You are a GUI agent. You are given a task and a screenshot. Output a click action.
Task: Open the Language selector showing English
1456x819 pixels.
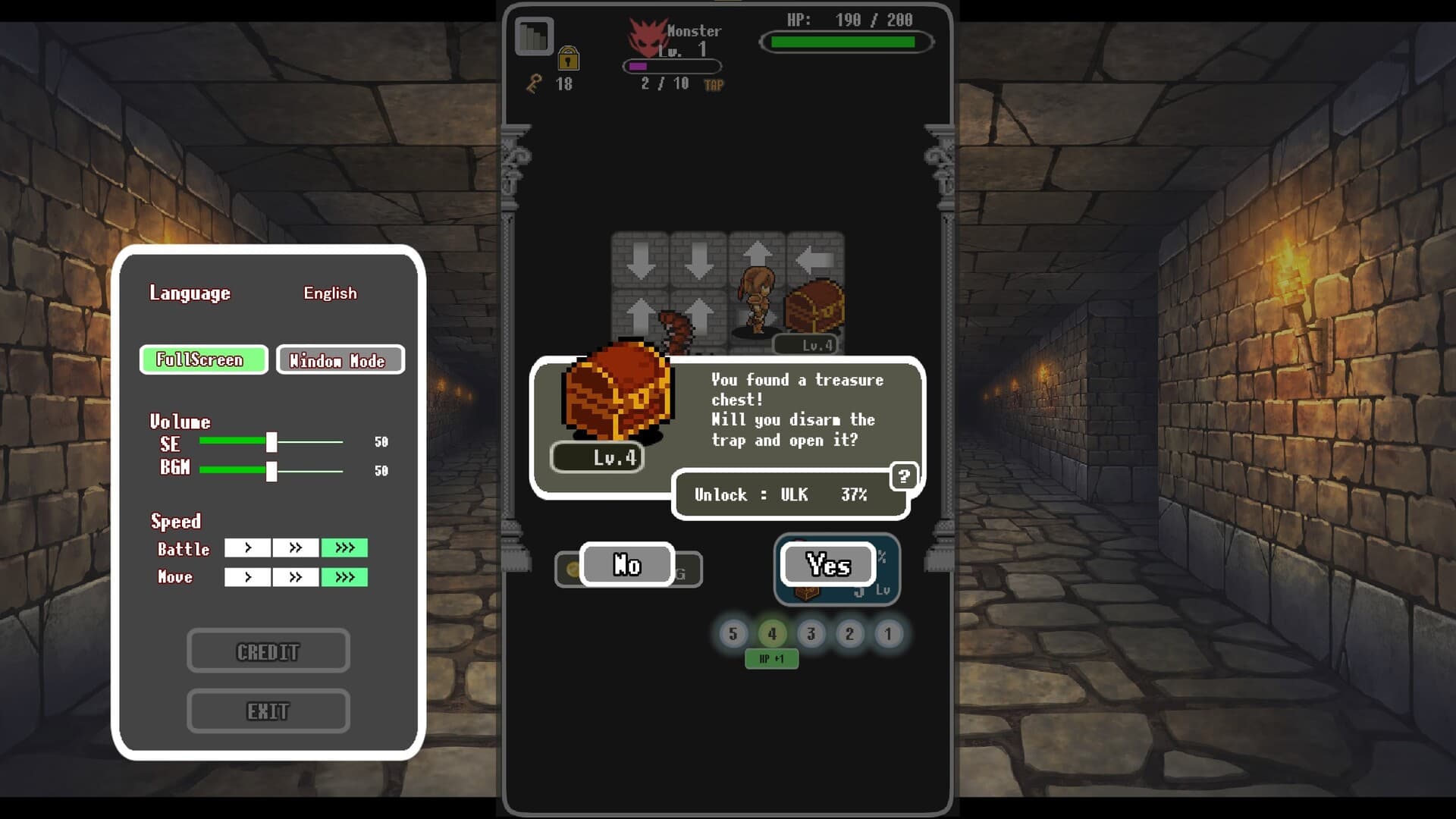click(x=330, y=293)
